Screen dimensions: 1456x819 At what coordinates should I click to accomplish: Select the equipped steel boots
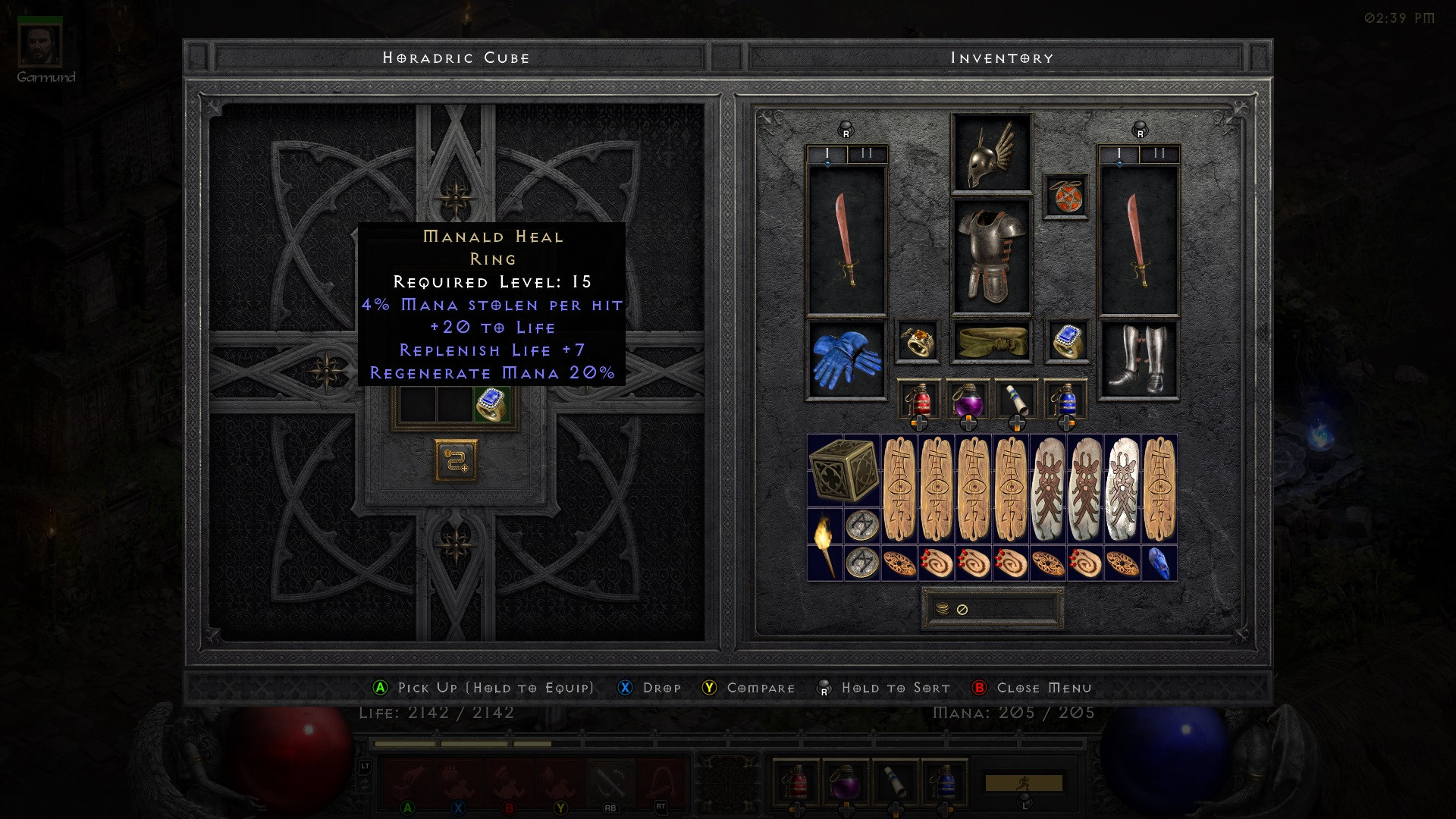pos(1138,359)
